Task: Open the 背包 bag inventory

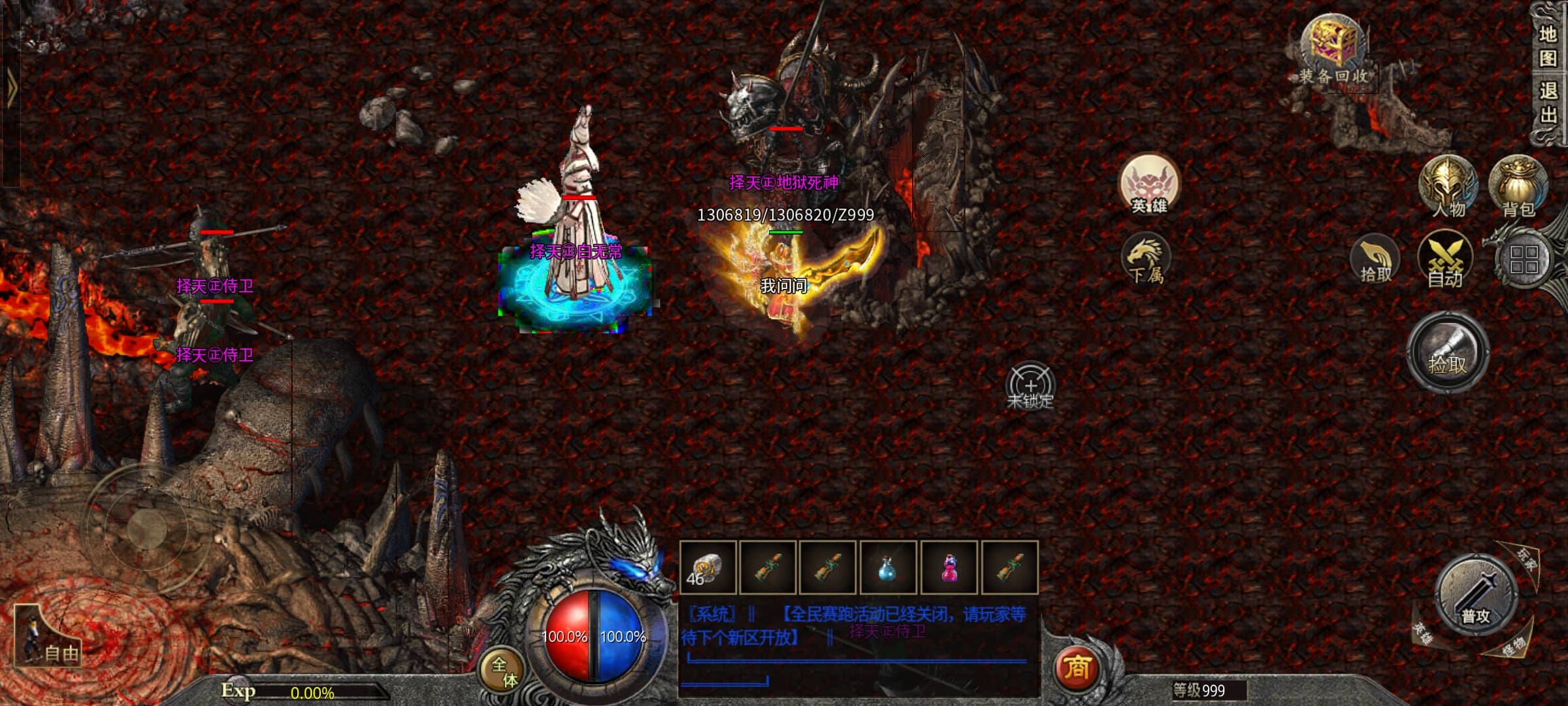Action: 1518,187
